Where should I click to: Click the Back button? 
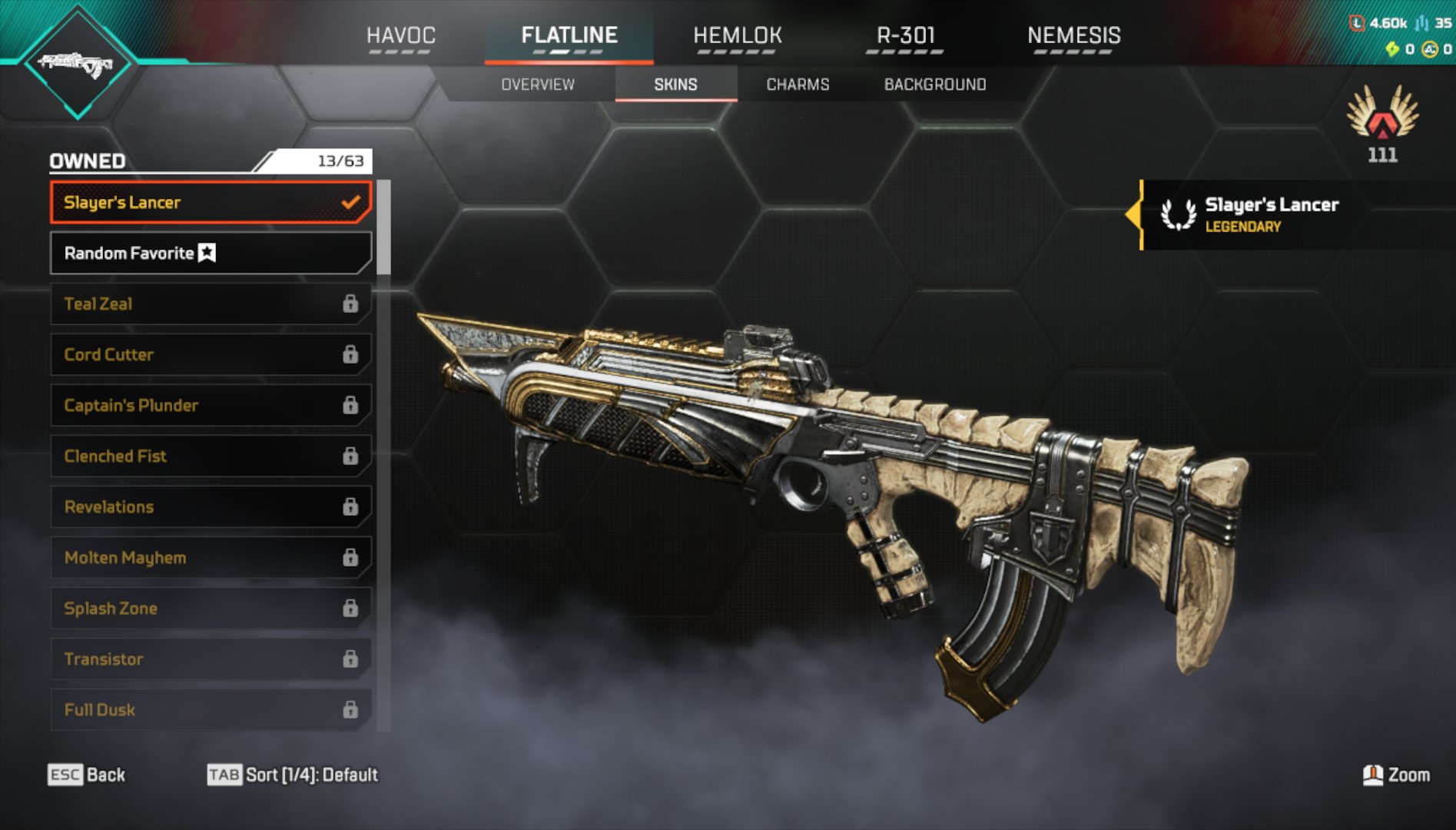click(87, 775)
